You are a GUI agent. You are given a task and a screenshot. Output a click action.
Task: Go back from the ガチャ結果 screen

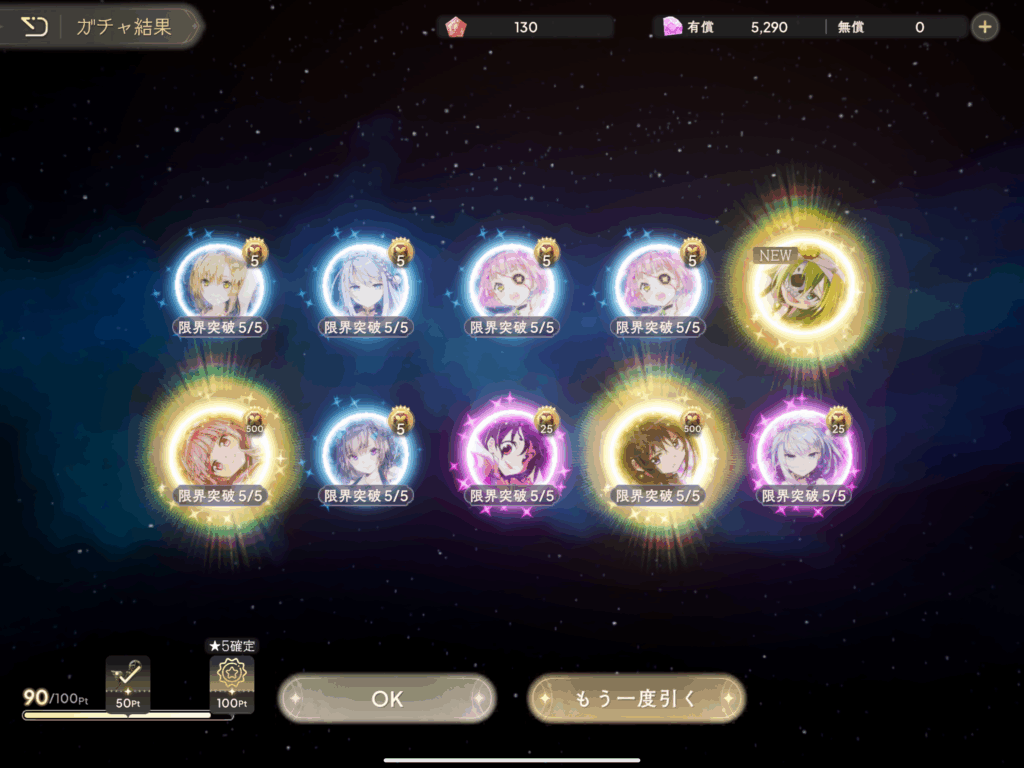coord(35,27)
